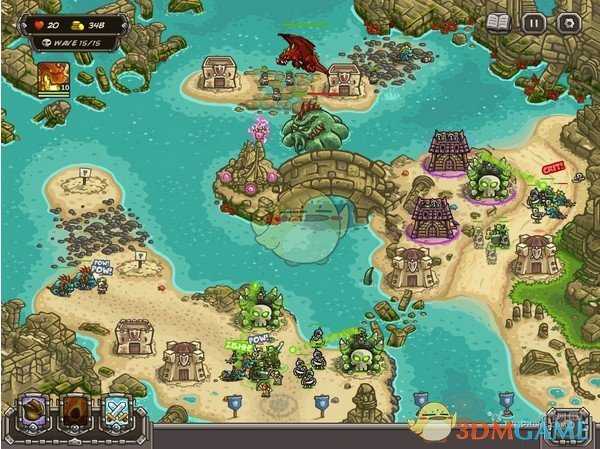Pause the game
This screenshot has height=449, width=600.
coord(534,21)
